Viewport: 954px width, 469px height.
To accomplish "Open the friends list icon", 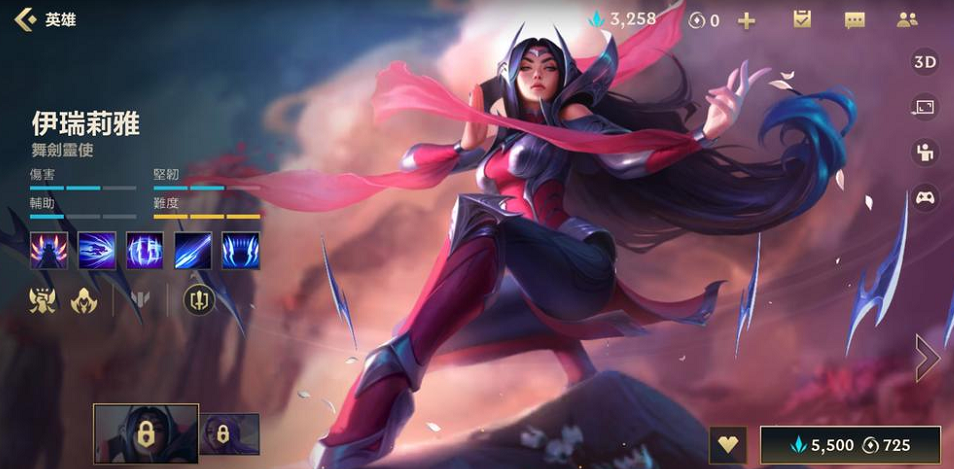I will [x=907, y=19].
